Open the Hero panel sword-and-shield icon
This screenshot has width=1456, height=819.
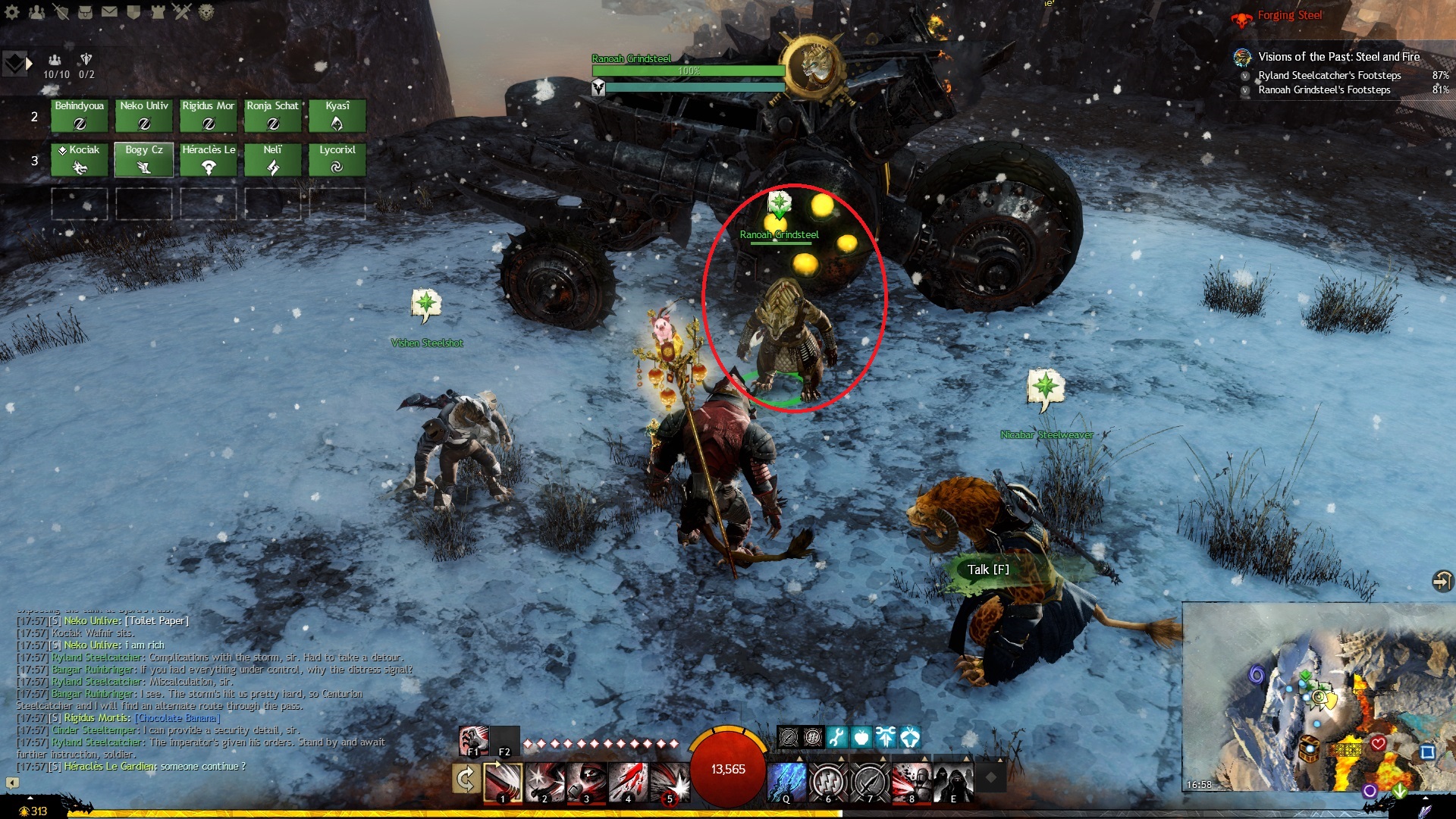[x=61, y=11]
